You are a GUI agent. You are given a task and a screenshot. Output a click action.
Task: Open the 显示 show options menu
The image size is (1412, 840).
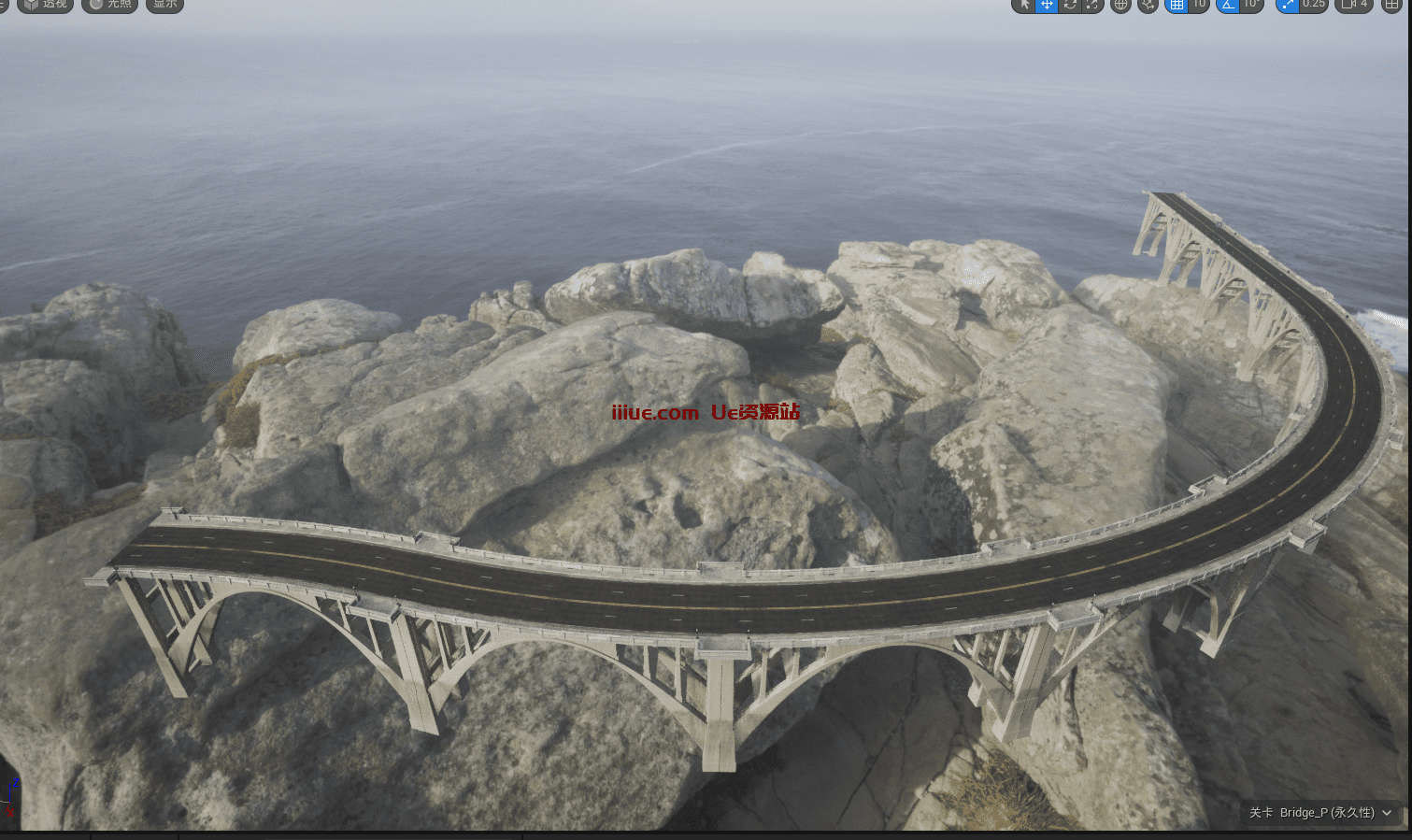pos(164,5)
